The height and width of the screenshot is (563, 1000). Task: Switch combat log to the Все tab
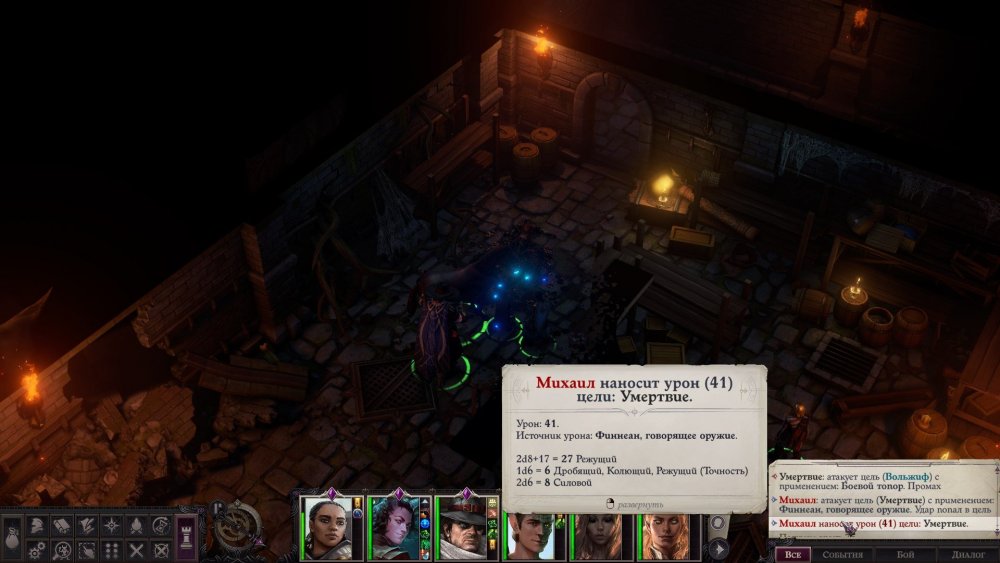pos(792,554)
